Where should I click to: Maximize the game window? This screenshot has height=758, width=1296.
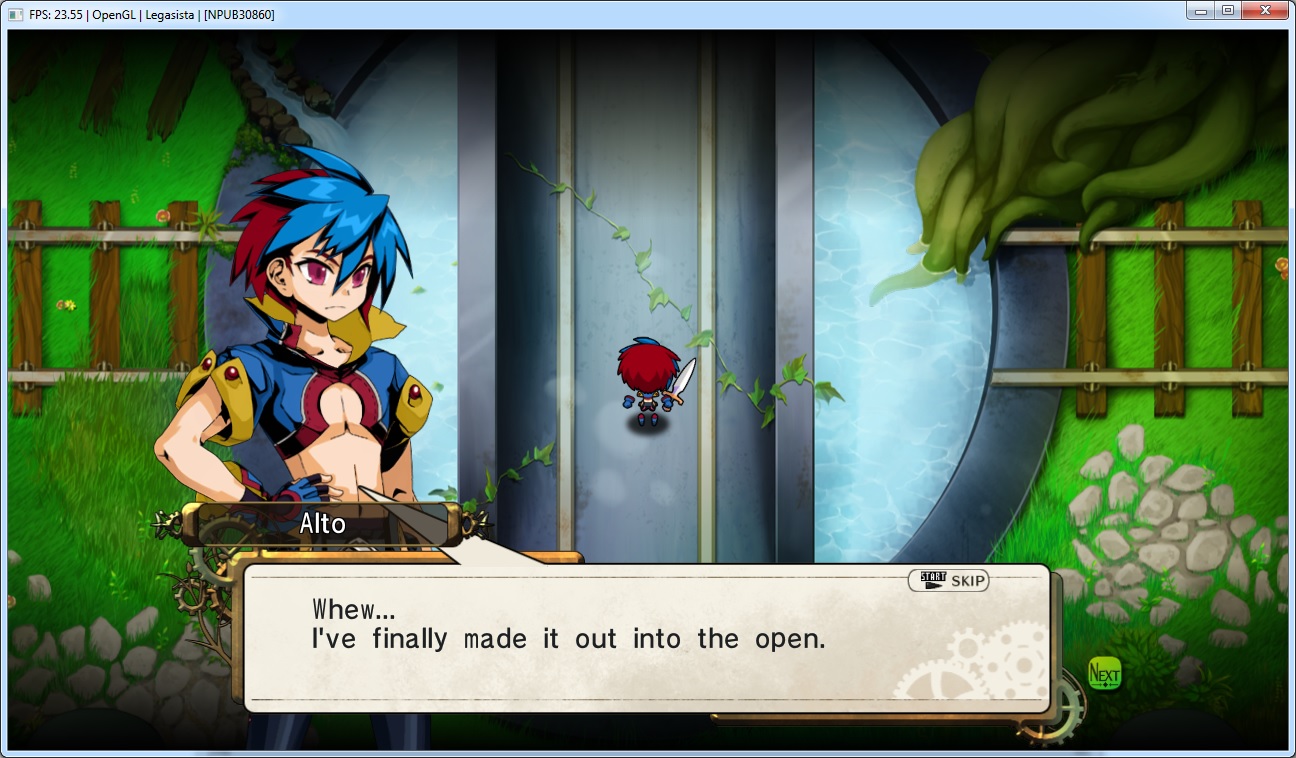coord(1227,11)
